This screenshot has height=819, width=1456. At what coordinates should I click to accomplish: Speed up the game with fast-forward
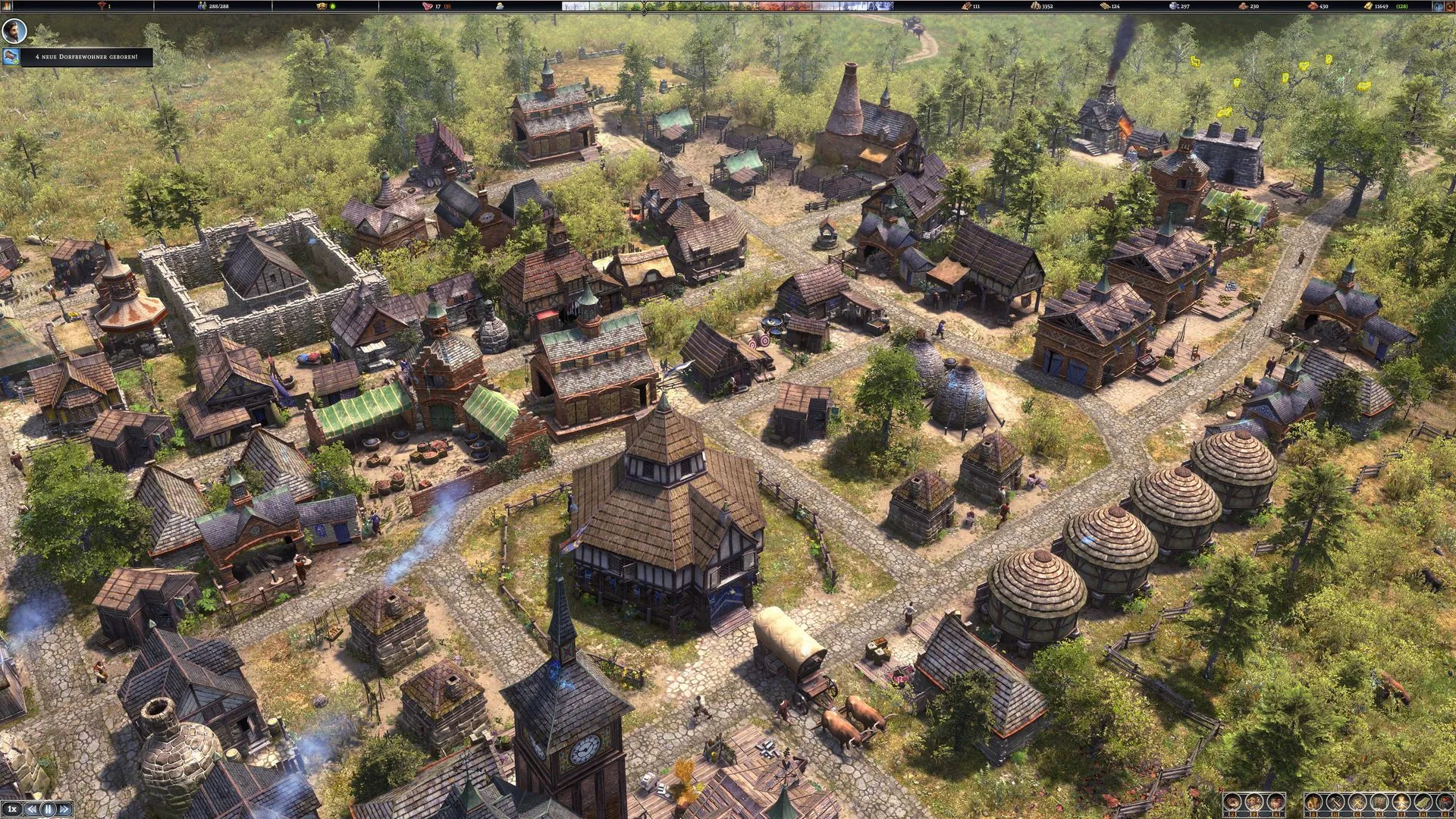click(64, 809)
